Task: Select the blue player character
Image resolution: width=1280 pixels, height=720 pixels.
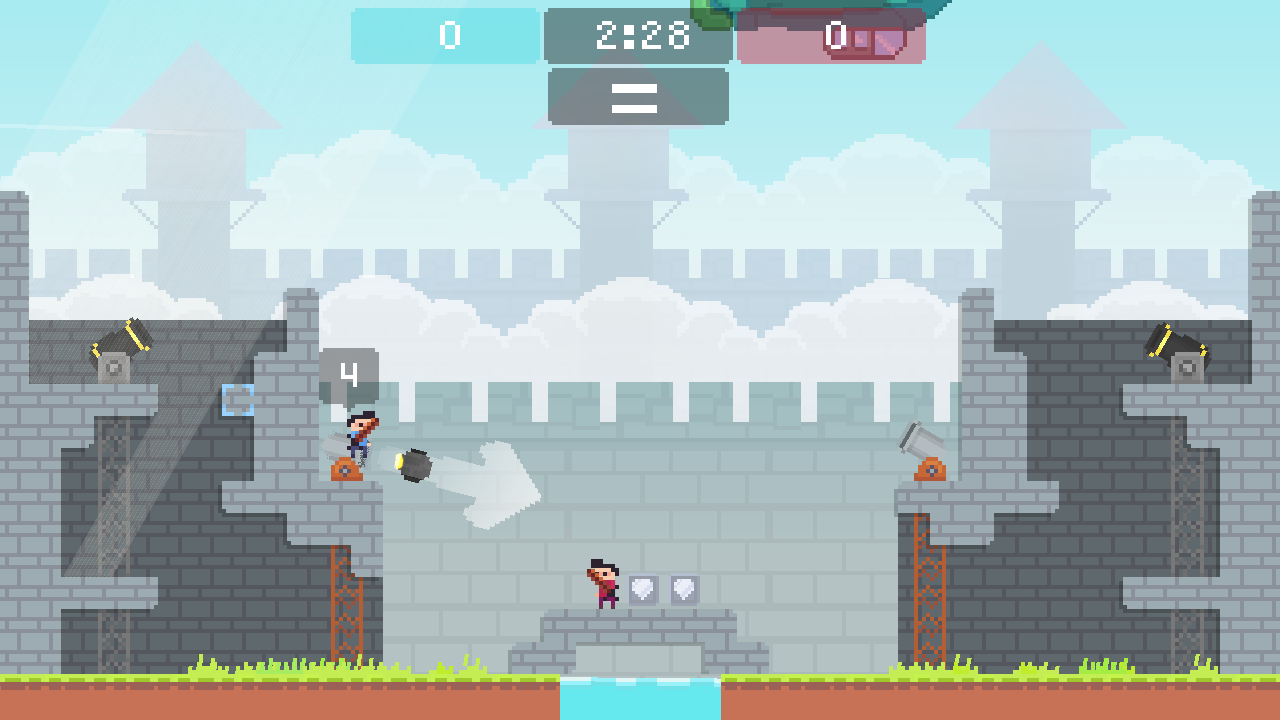Action: click(x=358, y=432)
